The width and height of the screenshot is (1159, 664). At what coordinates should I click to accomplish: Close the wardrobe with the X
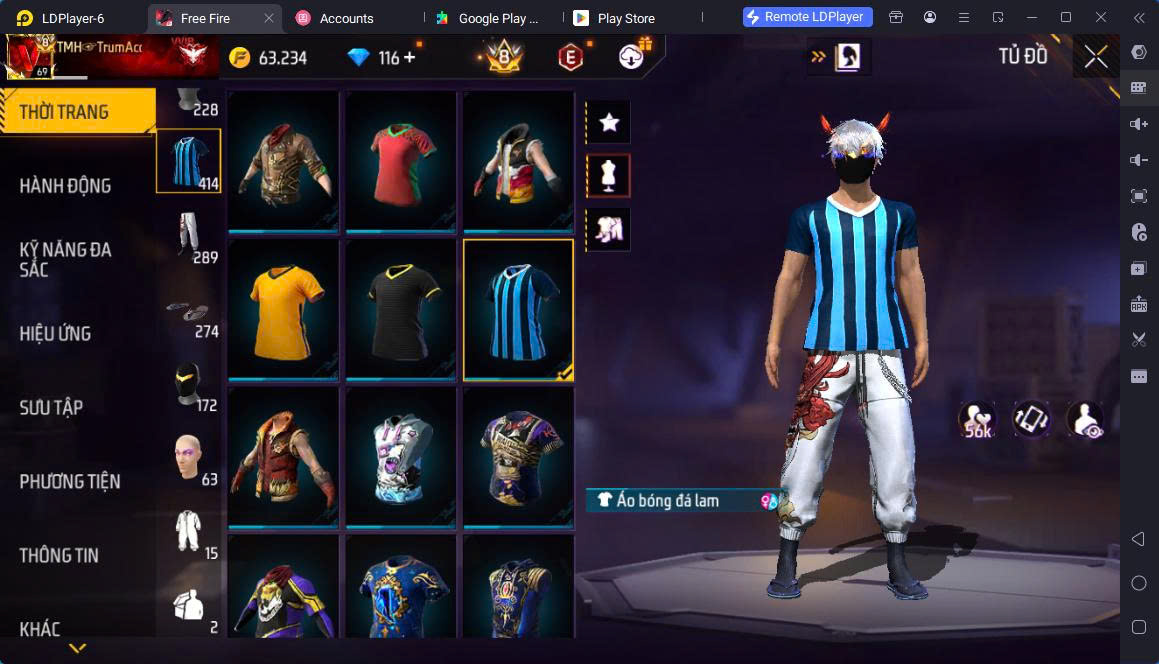click(x=1096, y=57)
